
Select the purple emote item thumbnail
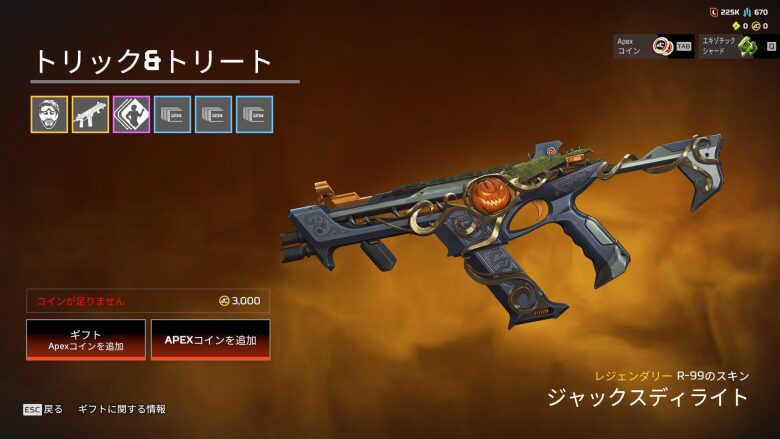point(131,115)
